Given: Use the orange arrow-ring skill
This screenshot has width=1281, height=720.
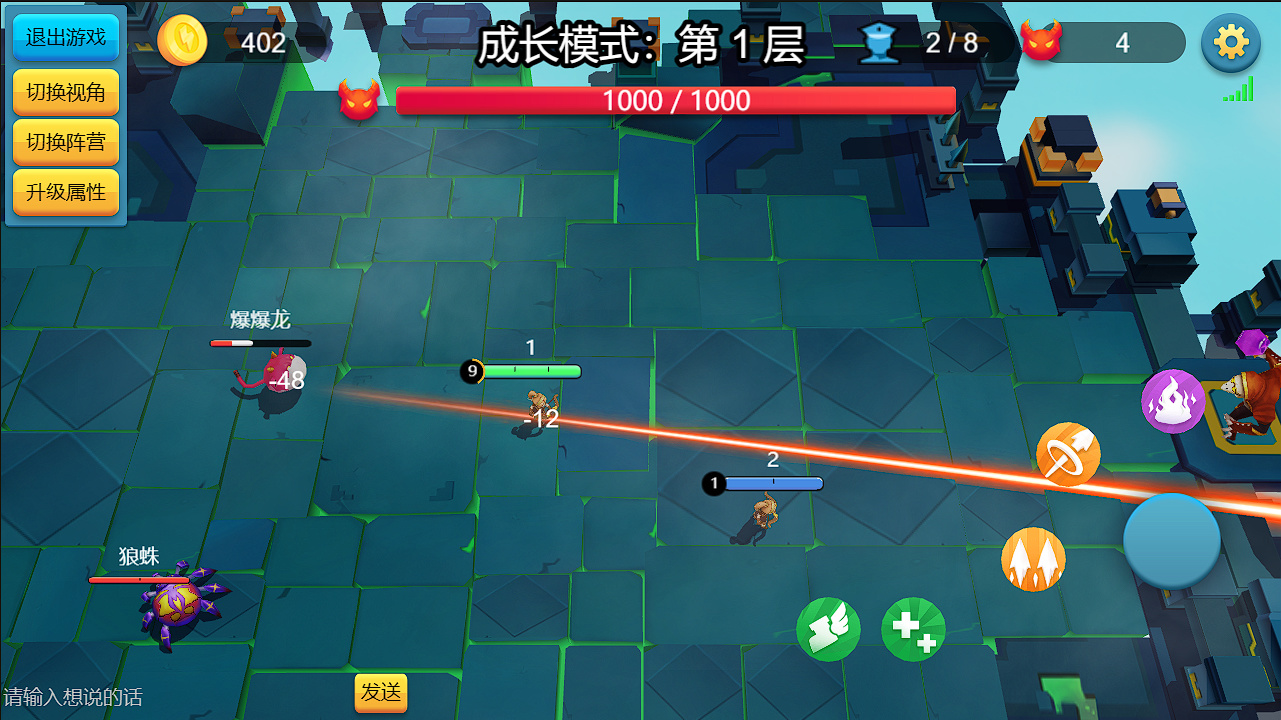Looking at the screenshot, I should [1068, 455].
